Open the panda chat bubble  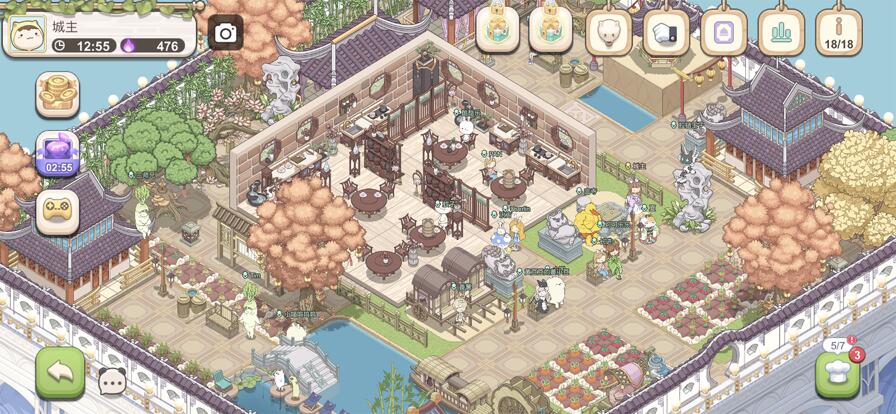[x=112, y=380]
